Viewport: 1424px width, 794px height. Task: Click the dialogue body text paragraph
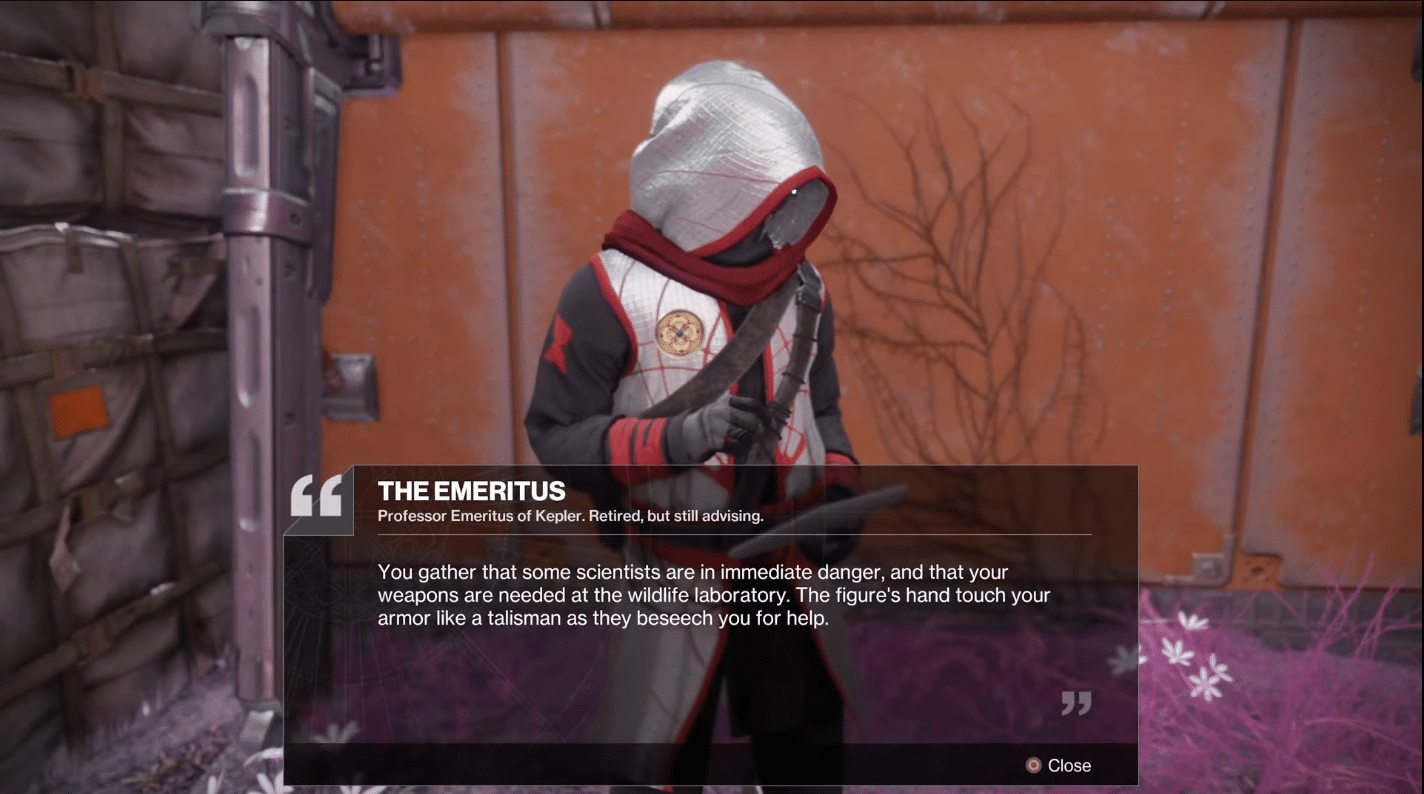tap(710, 595)
